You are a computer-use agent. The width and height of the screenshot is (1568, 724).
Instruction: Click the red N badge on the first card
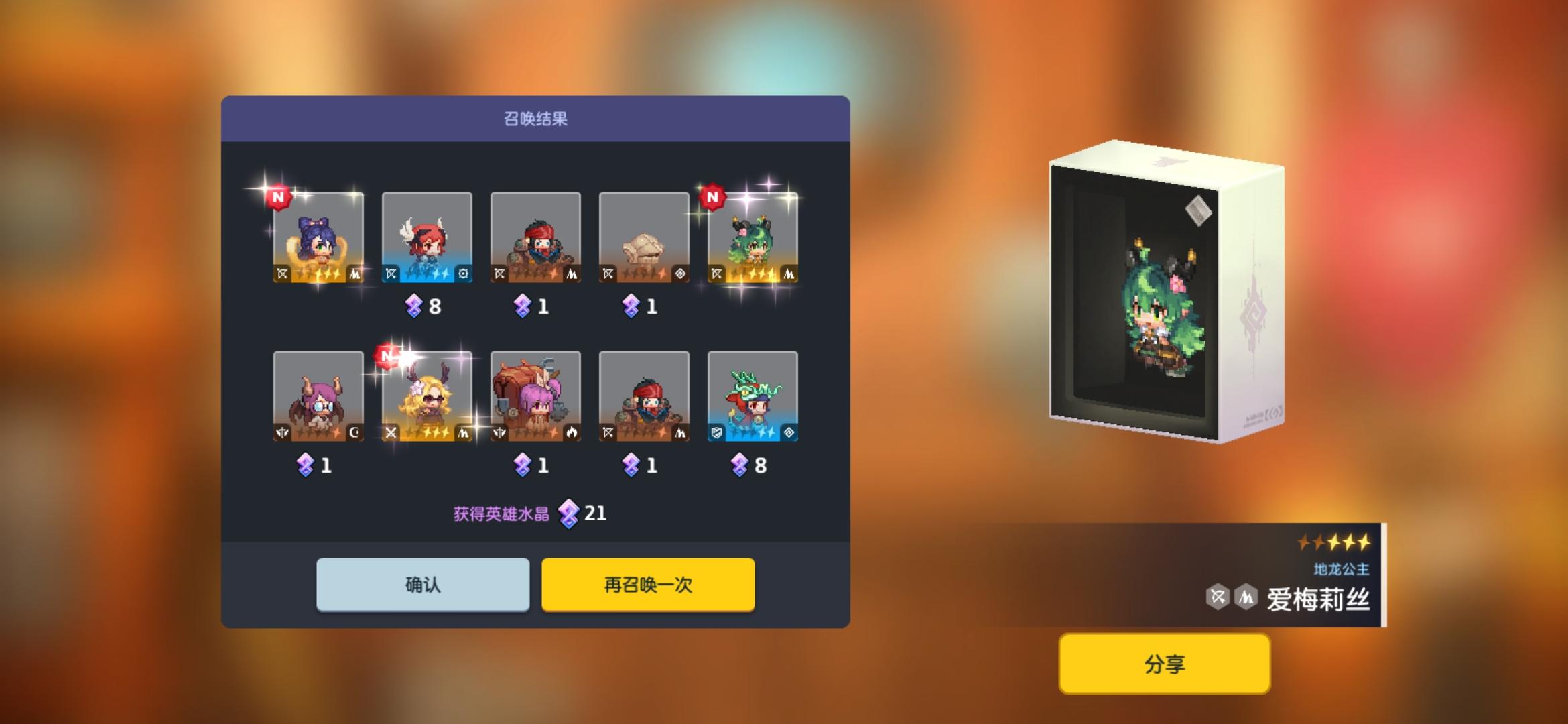(x=277, y=198)
